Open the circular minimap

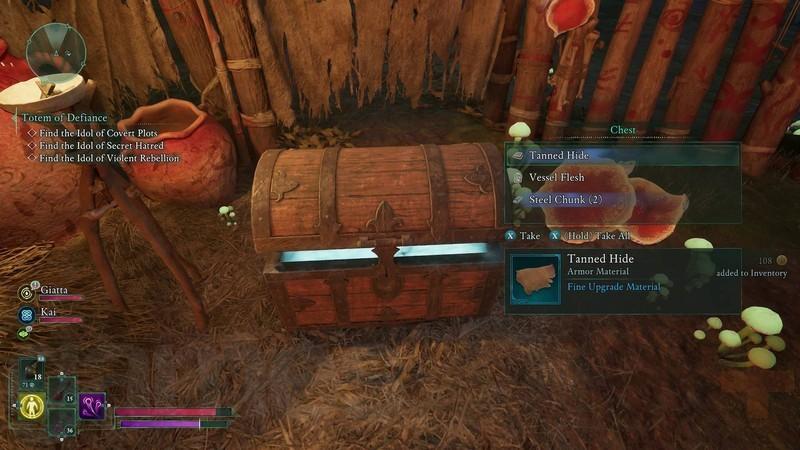[x=56, y=51]
